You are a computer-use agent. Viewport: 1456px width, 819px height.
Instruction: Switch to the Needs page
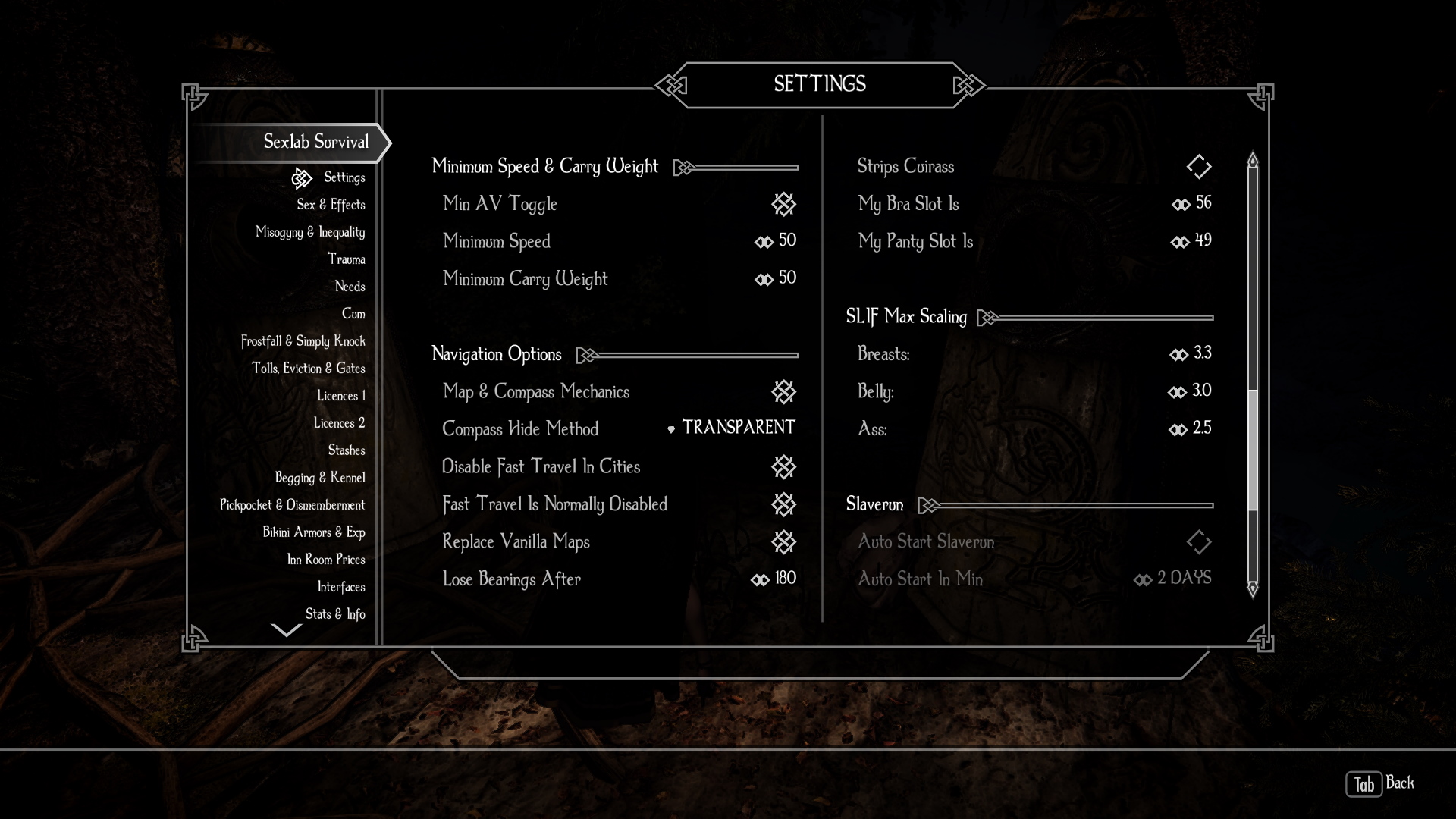tap(350, 287)
